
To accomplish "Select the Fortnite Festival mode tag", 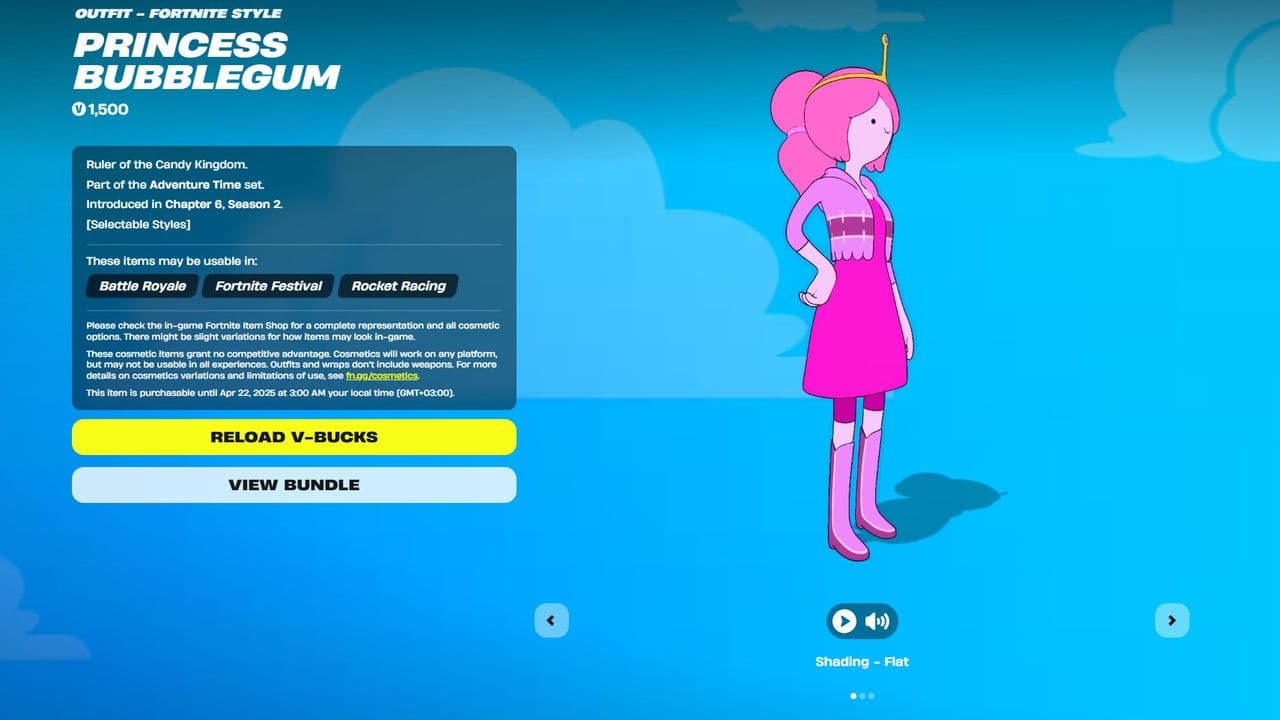I will point(267,286).
